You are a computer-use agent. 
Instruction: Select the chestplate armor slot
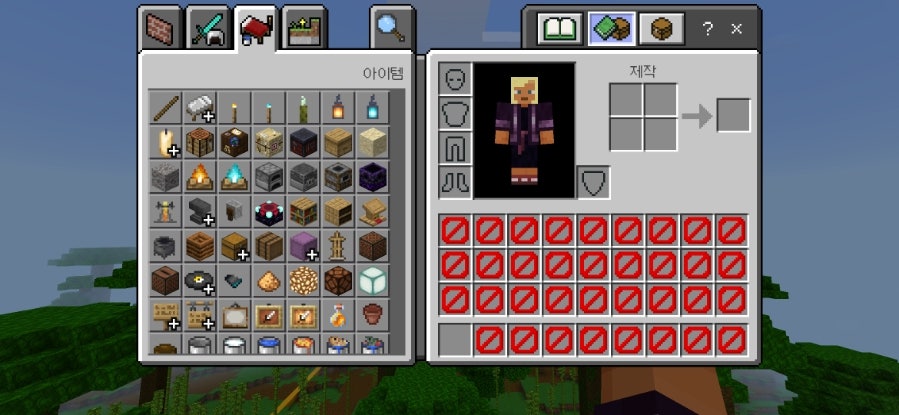coord(455,113)
